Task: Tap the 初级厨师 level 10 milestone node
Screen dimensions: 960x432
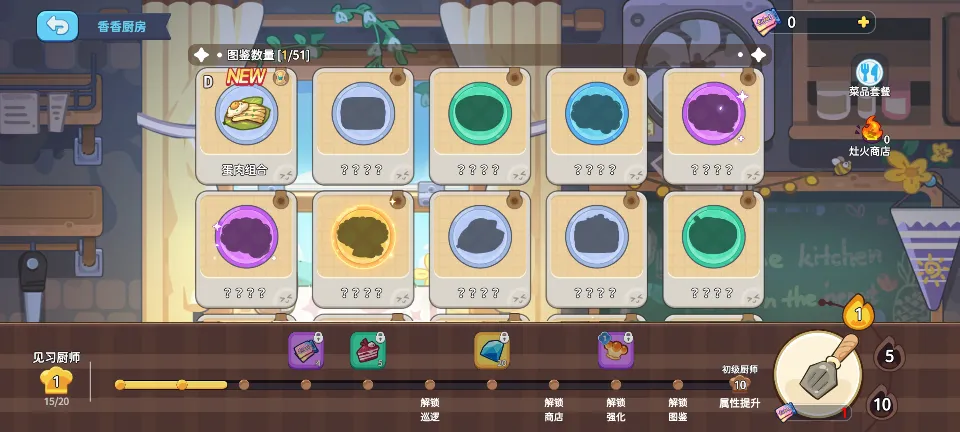Action: (740, 384)
